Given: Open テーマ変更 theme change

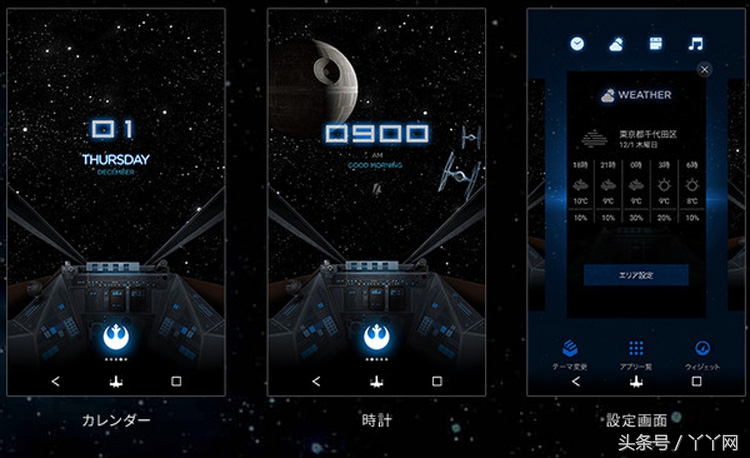Looking at the screenshot, I should tap(570, 351).
